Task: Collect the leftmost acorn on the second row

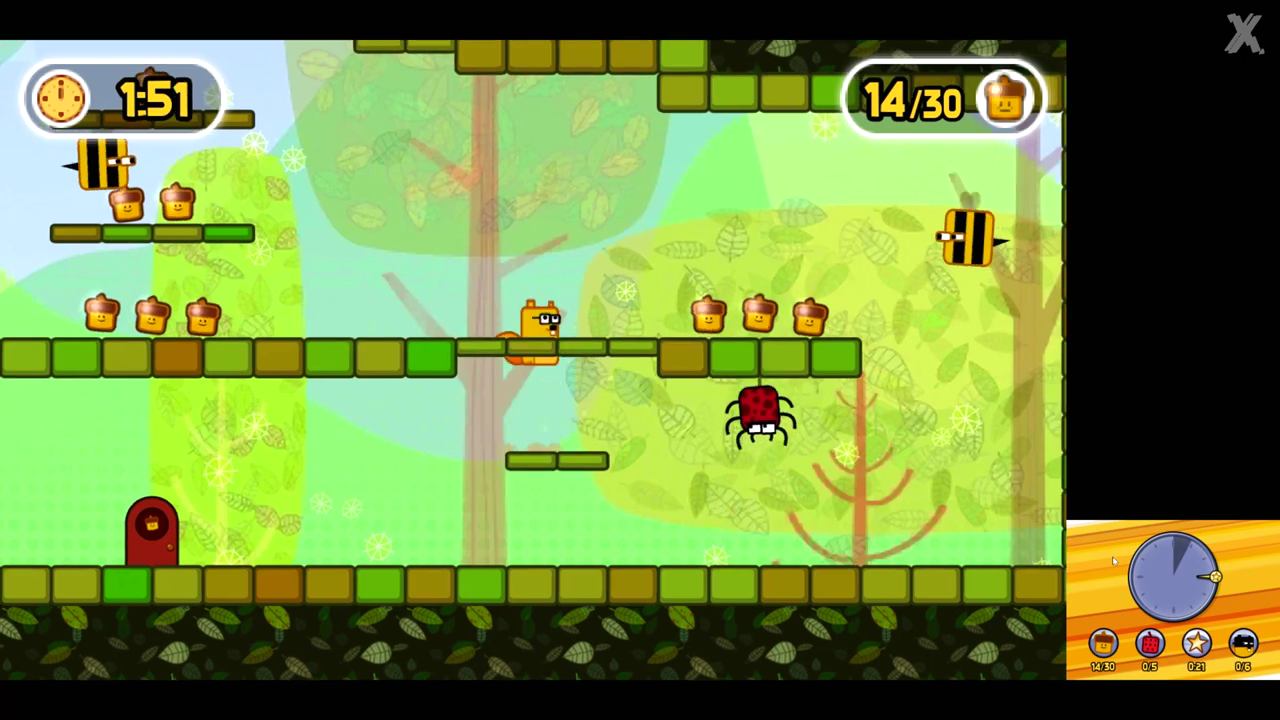Action: click(100, 315)
